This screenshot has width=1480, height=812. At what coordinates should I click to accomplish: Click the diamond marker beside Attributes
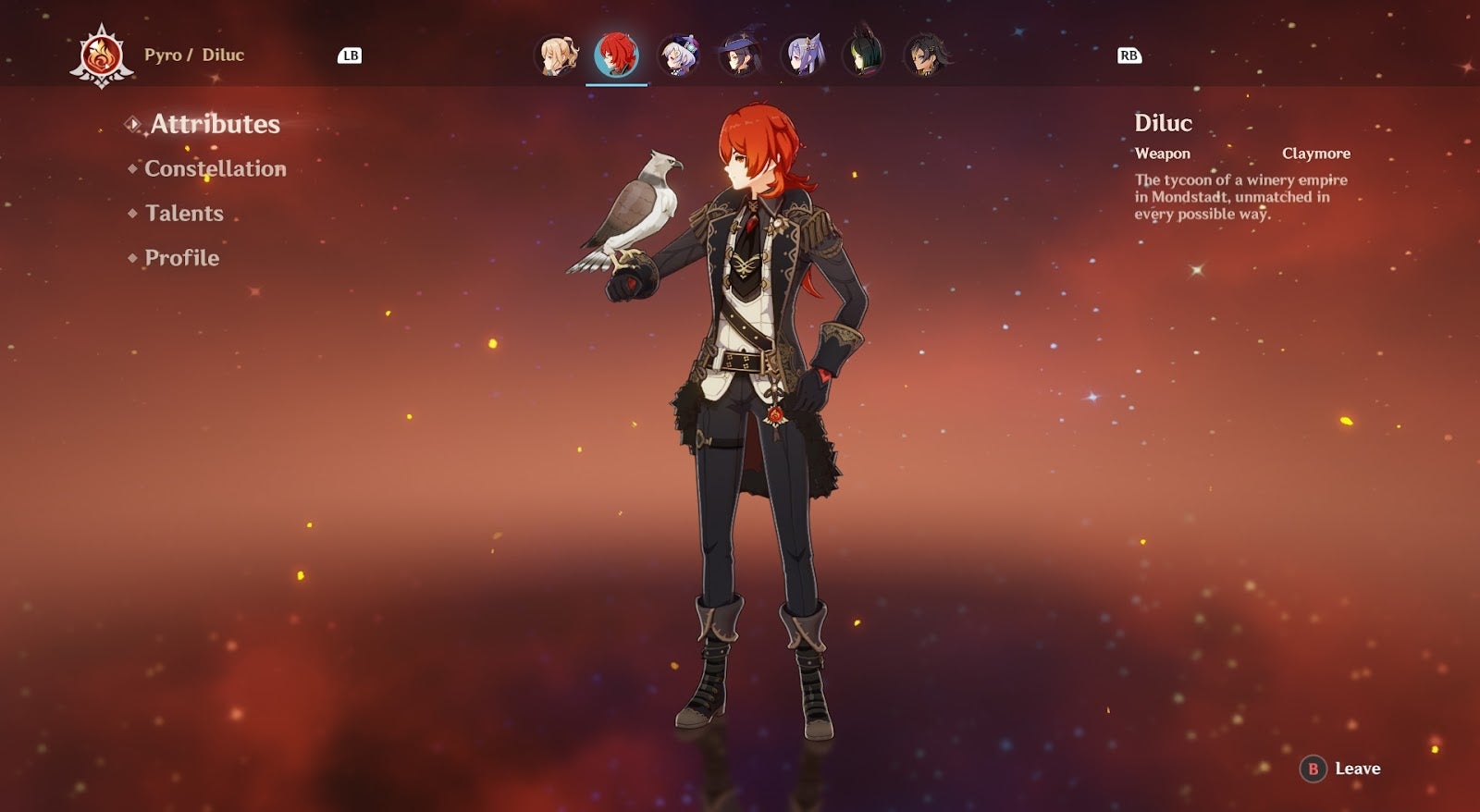(133, 125)
